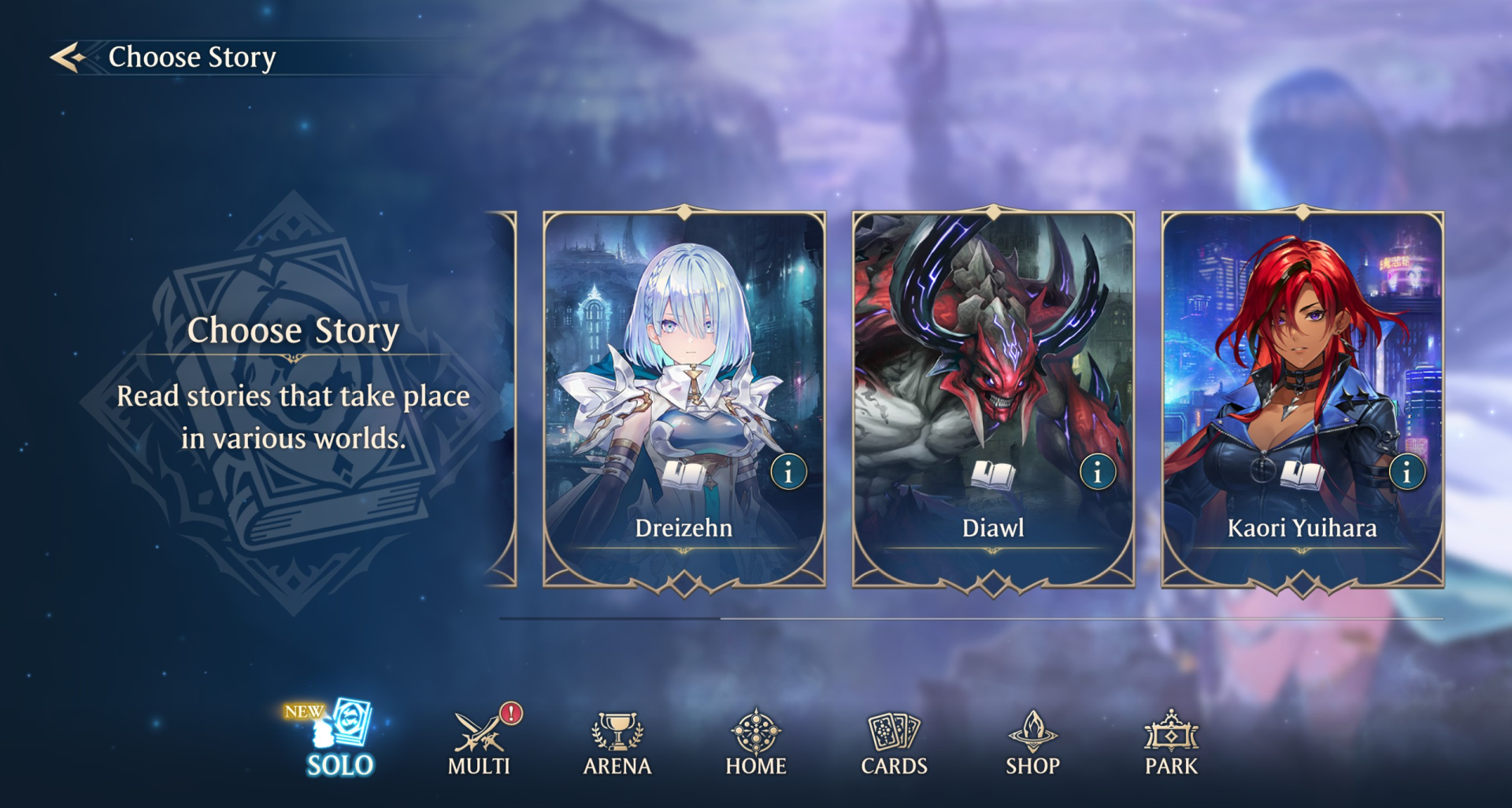Image resolution: width=1512 pixels, height=808 pixels.
Task: Click the book icon on Dreizehn's card
Action: 684,475
